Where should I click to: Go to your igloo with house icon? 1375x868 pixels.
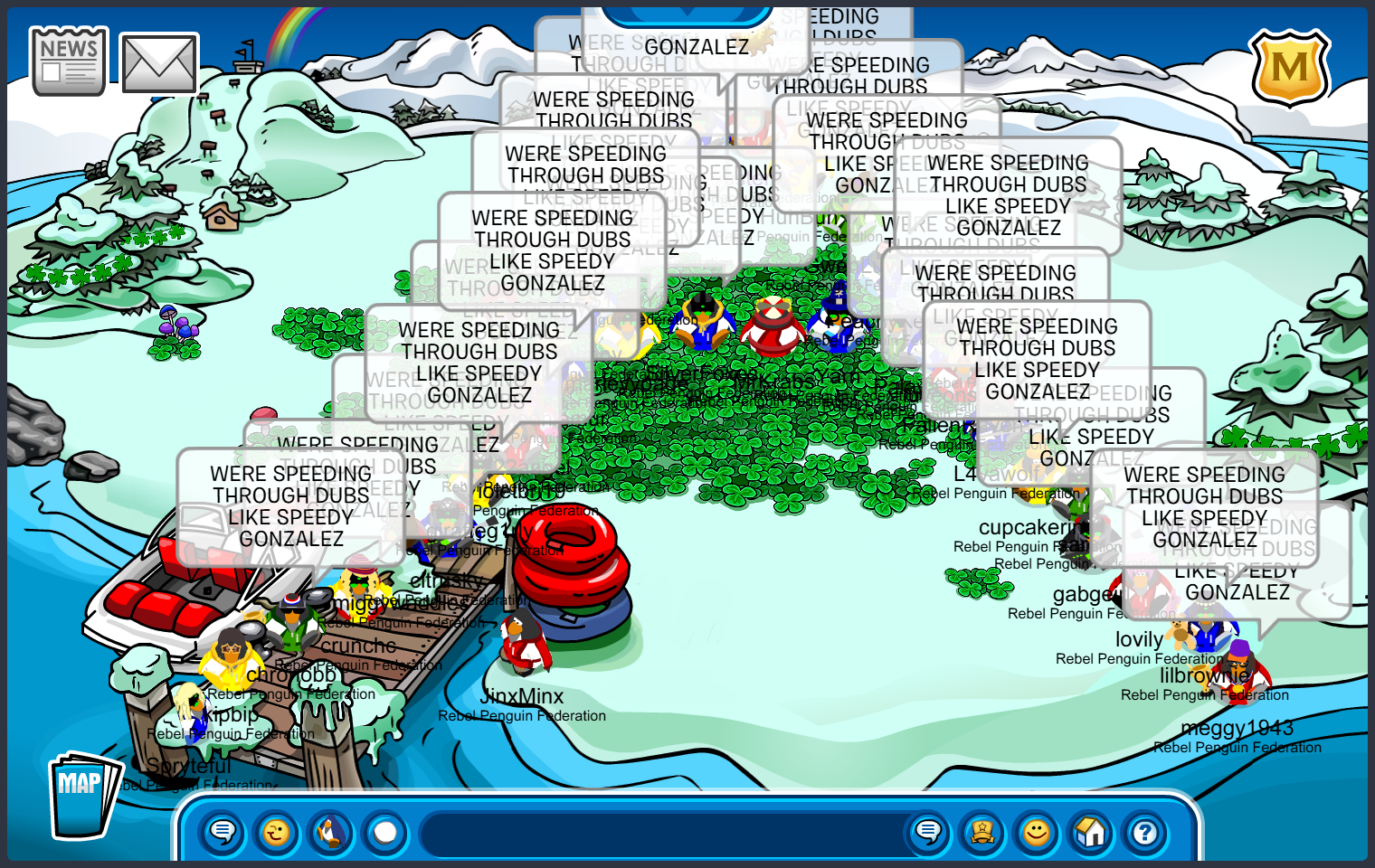pos(1091,831)
